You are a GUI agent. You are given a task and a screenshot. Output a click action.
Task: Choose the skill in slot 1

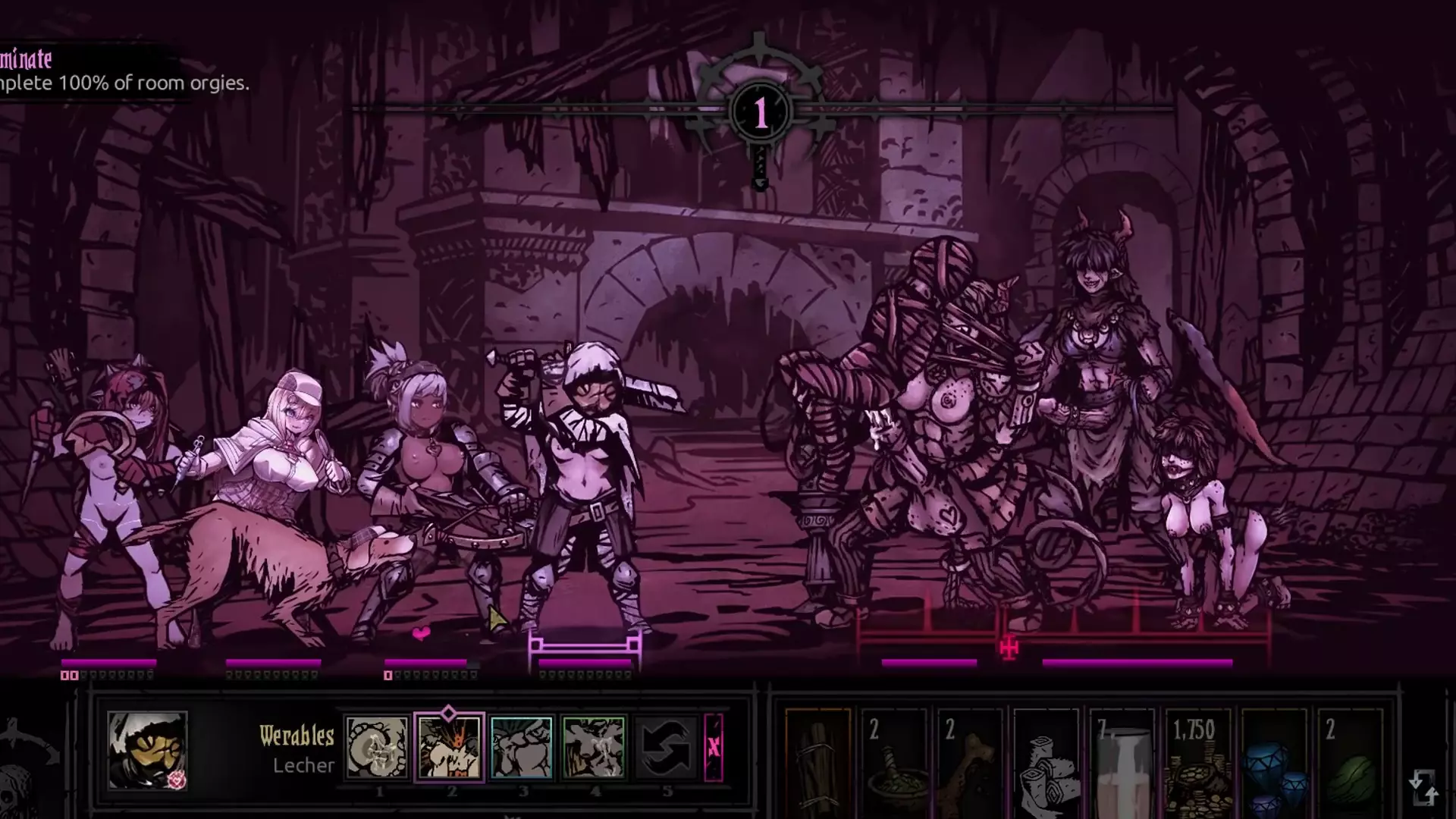(377, 748)
